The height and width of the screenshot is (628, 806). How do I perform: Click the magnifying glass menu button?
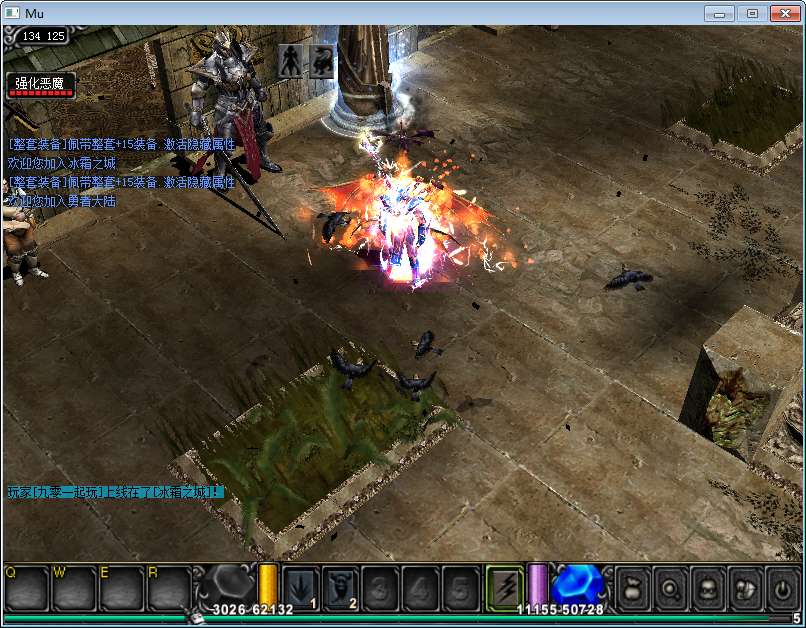(670, 588)
